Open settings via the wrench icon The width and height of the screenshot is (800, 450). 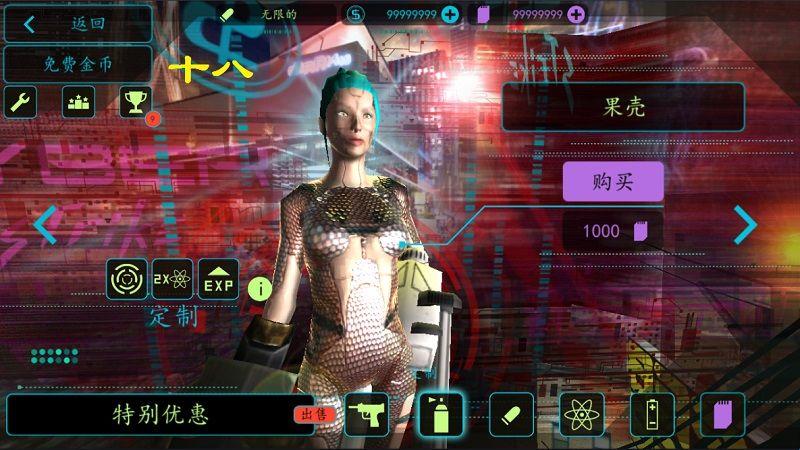pos(22,101)
